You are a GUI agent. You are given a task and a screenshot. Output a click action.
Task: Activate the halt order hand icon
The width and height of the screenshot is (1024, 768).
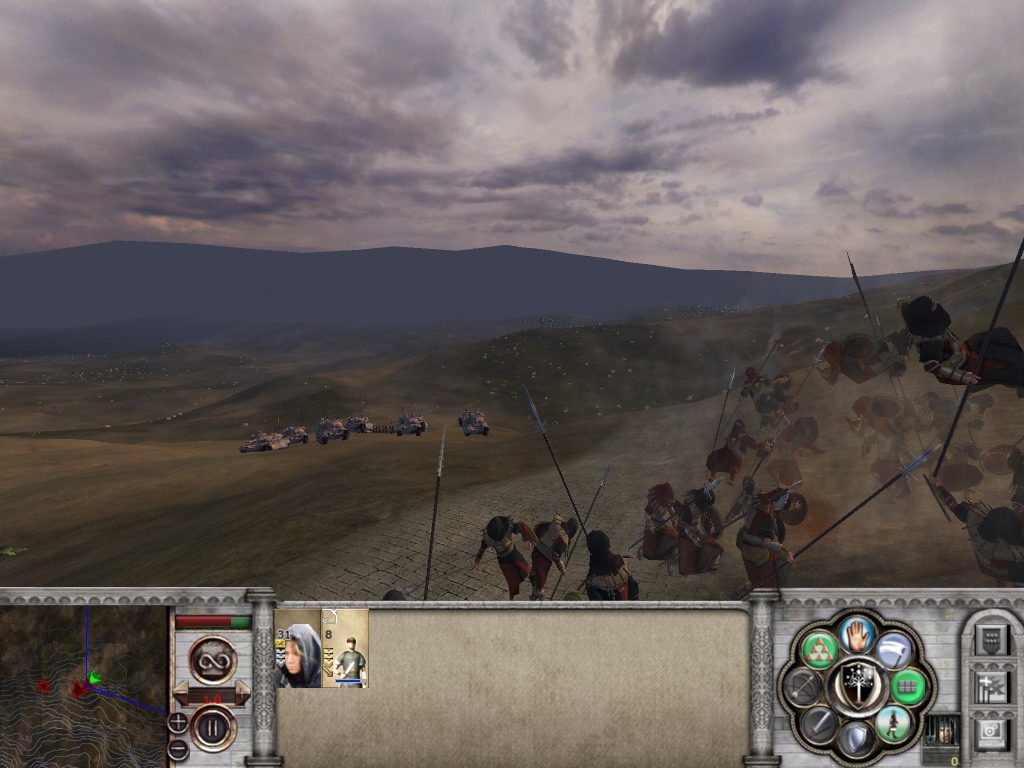(x=858, y=633)
